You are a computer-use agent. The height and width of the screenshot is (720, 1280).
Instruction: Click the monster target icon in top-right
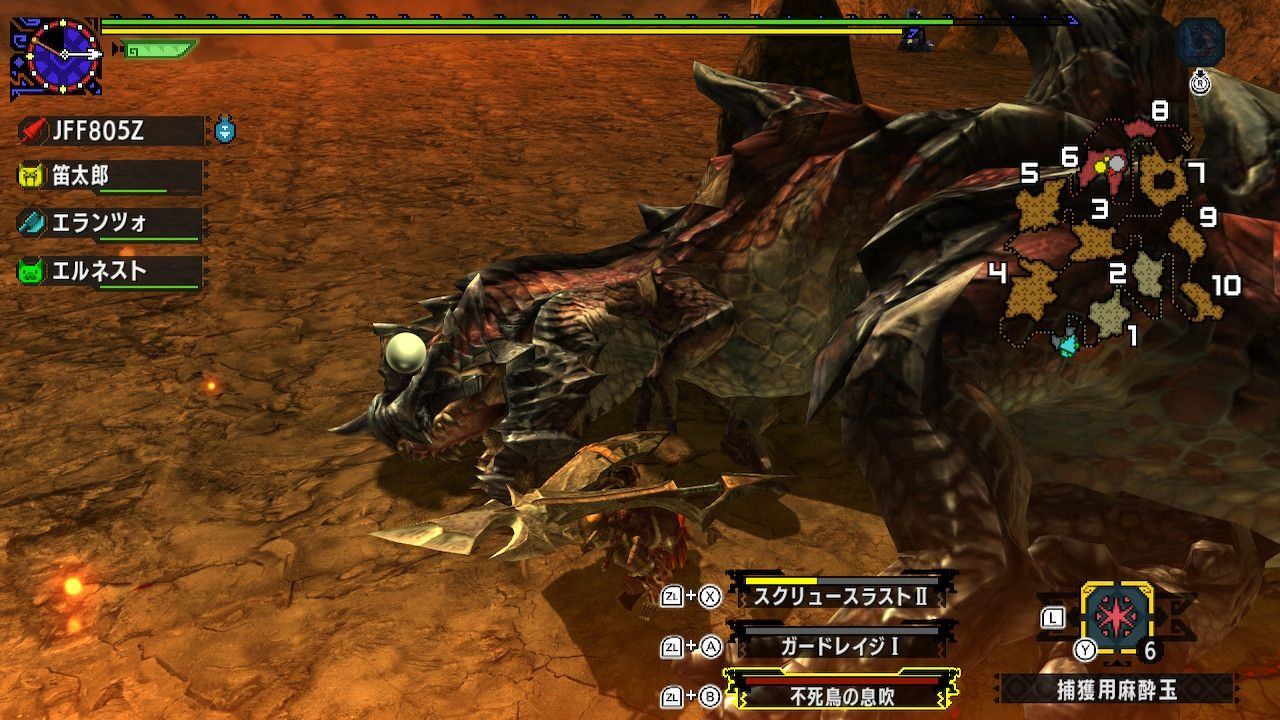click(1200, 42)
